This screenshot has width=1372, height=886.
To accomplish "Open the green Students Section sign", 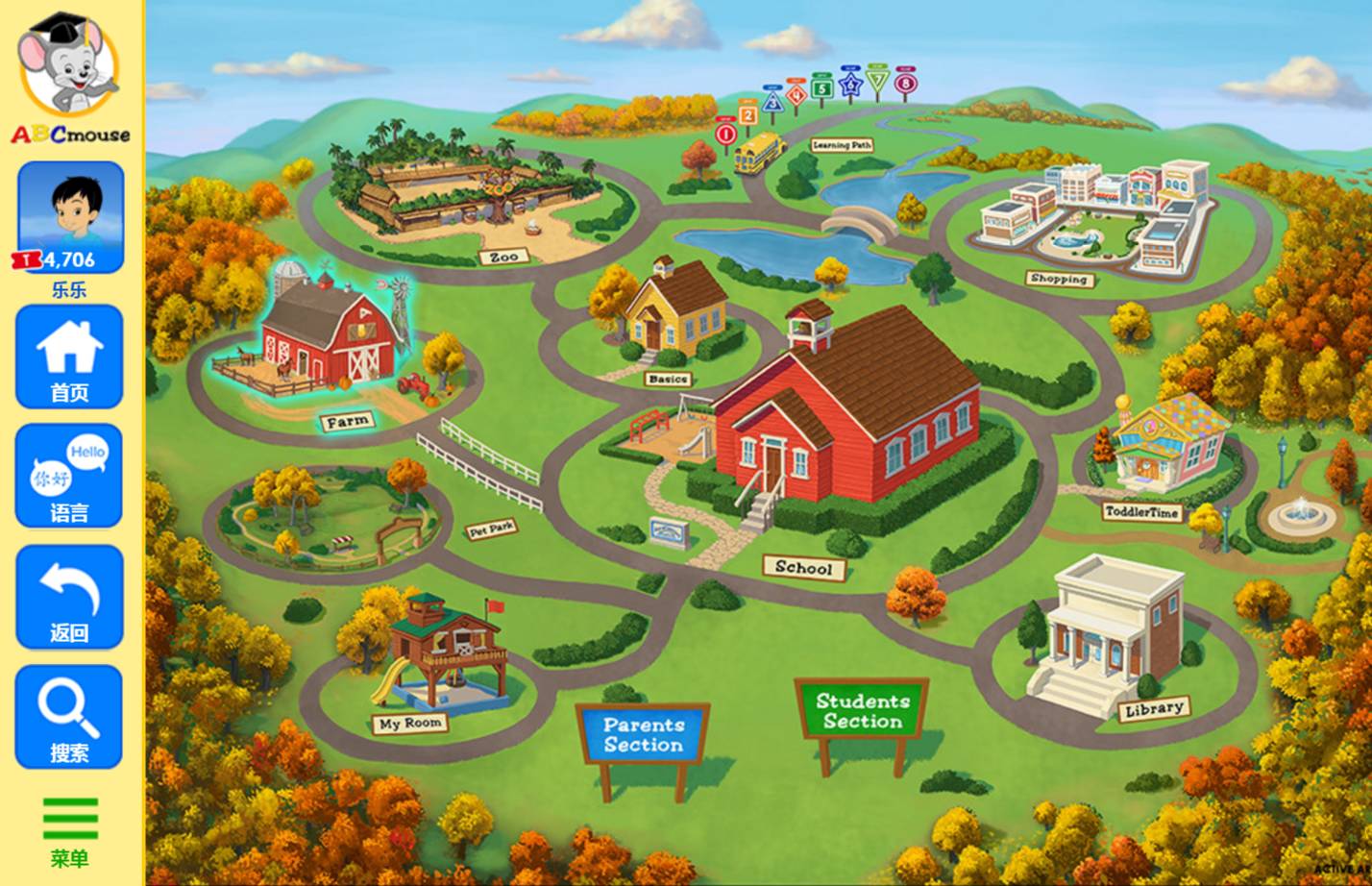I will 862,712.
